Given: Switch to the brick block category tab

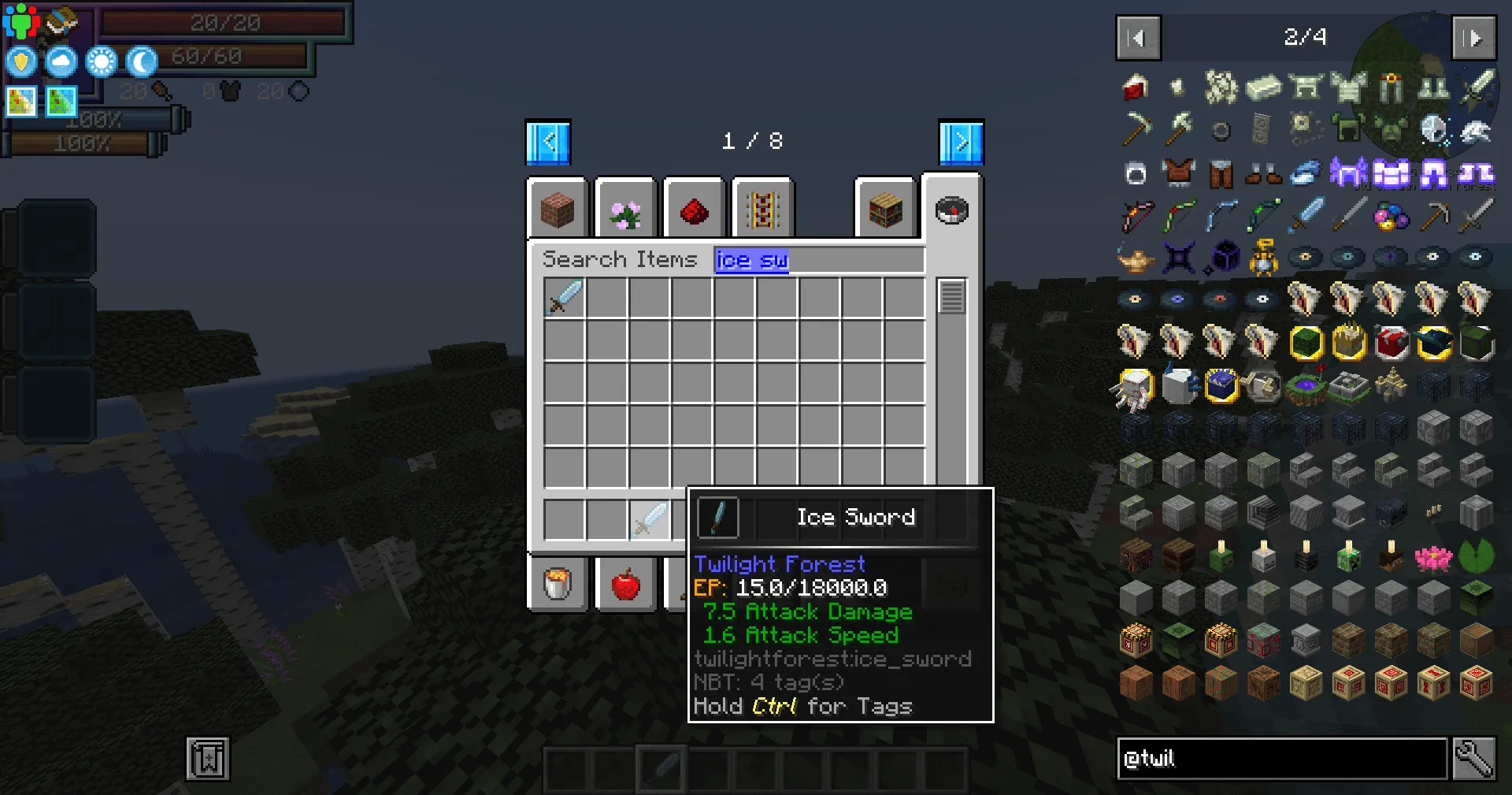Looking at the screenshot, I should [x=557, y=209].
